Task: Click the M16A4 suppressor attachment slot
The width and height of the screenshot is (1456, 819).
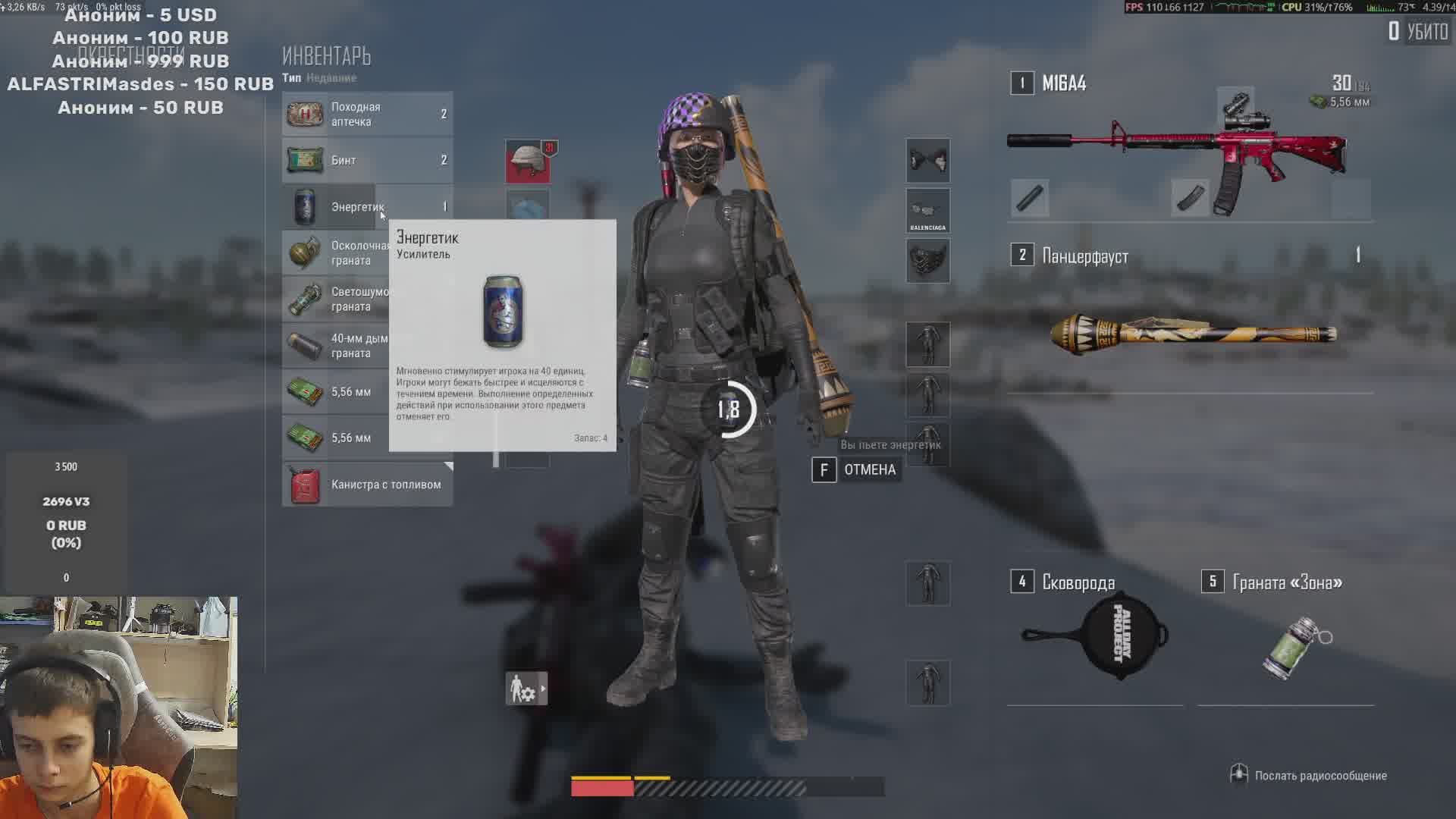Action: coord(1030,199)
